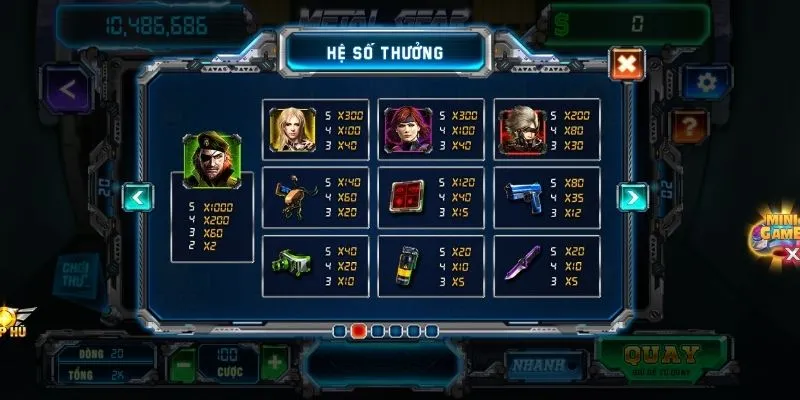Decrease the bet with the minus button

point(180,362)
